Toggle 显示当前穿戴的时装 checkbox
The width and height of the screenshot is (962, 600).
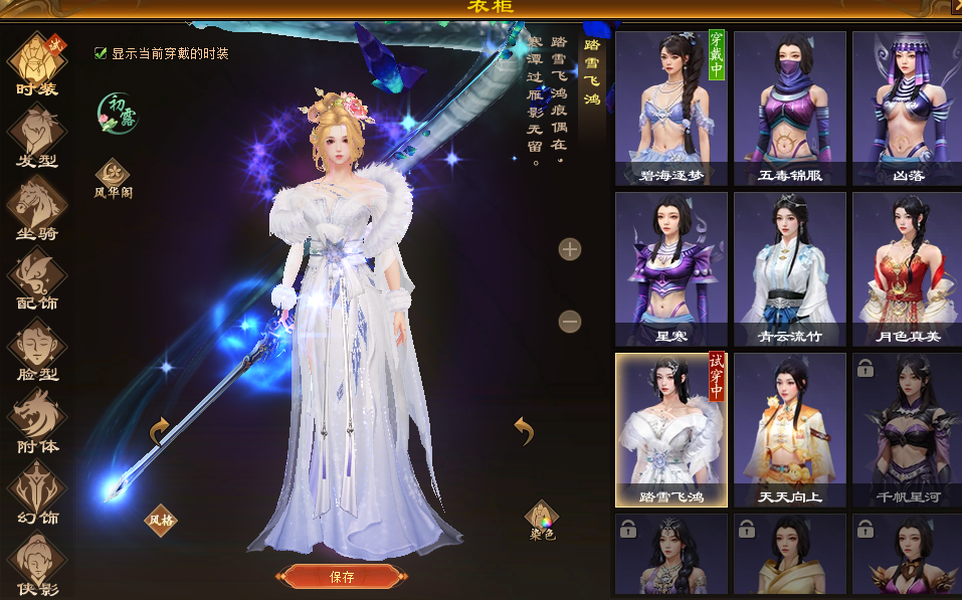(101, 53)
